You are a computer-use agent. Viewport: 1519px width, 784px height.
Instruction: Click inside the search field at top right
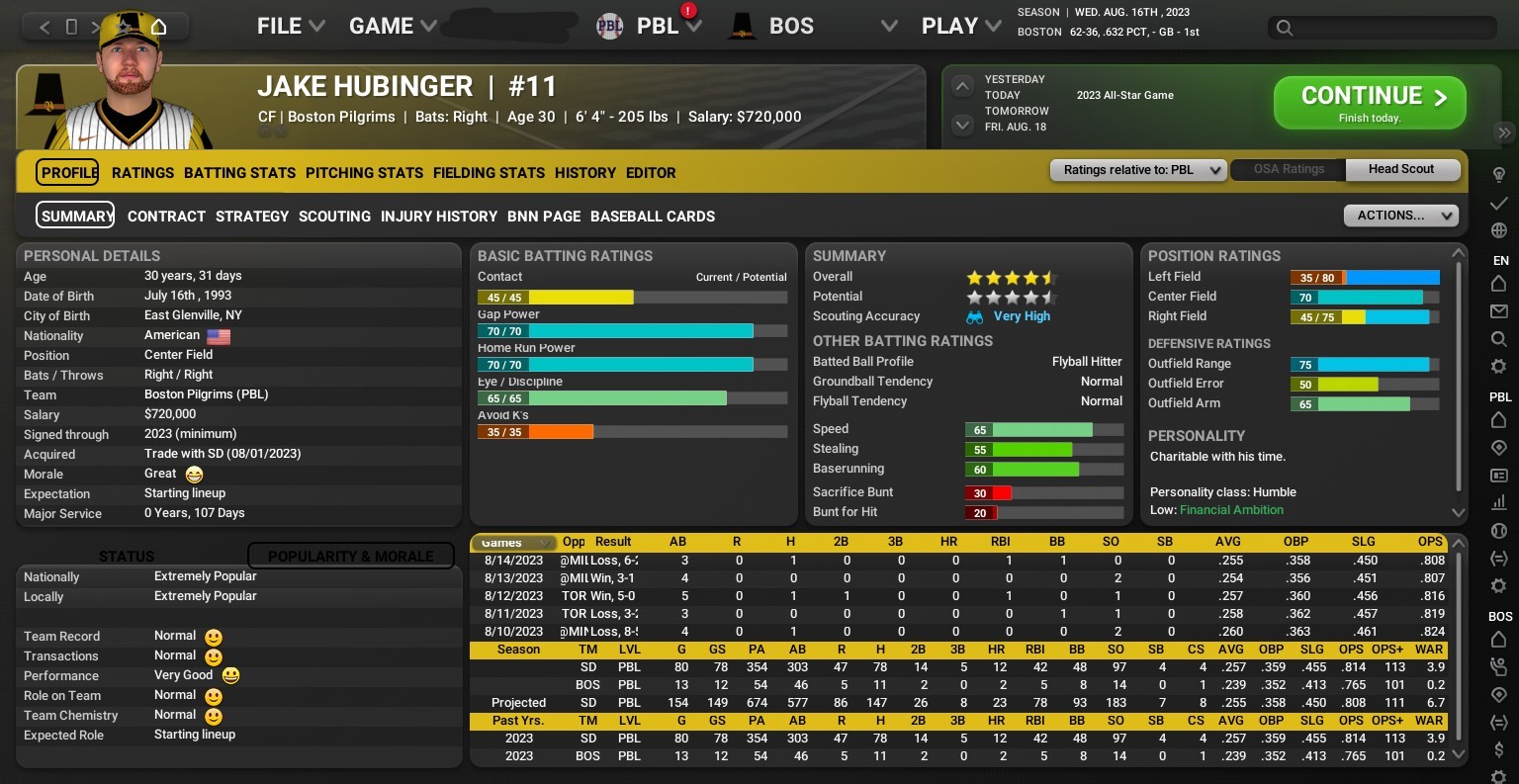1380,28
